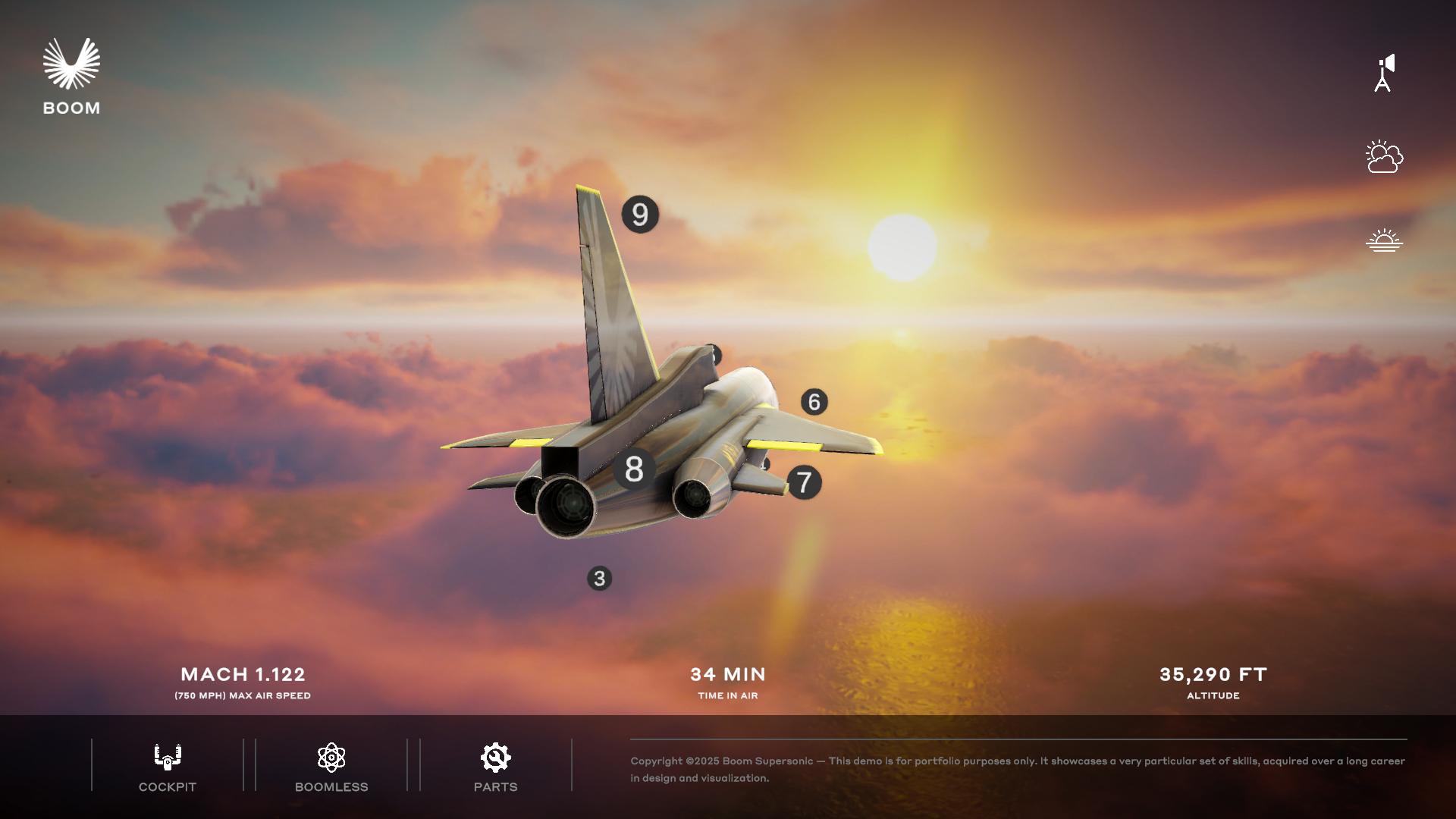This screenshot has height=819, width=1456.
Task: Toggle the sunrise lighting preset
Action: [1384, 239]
